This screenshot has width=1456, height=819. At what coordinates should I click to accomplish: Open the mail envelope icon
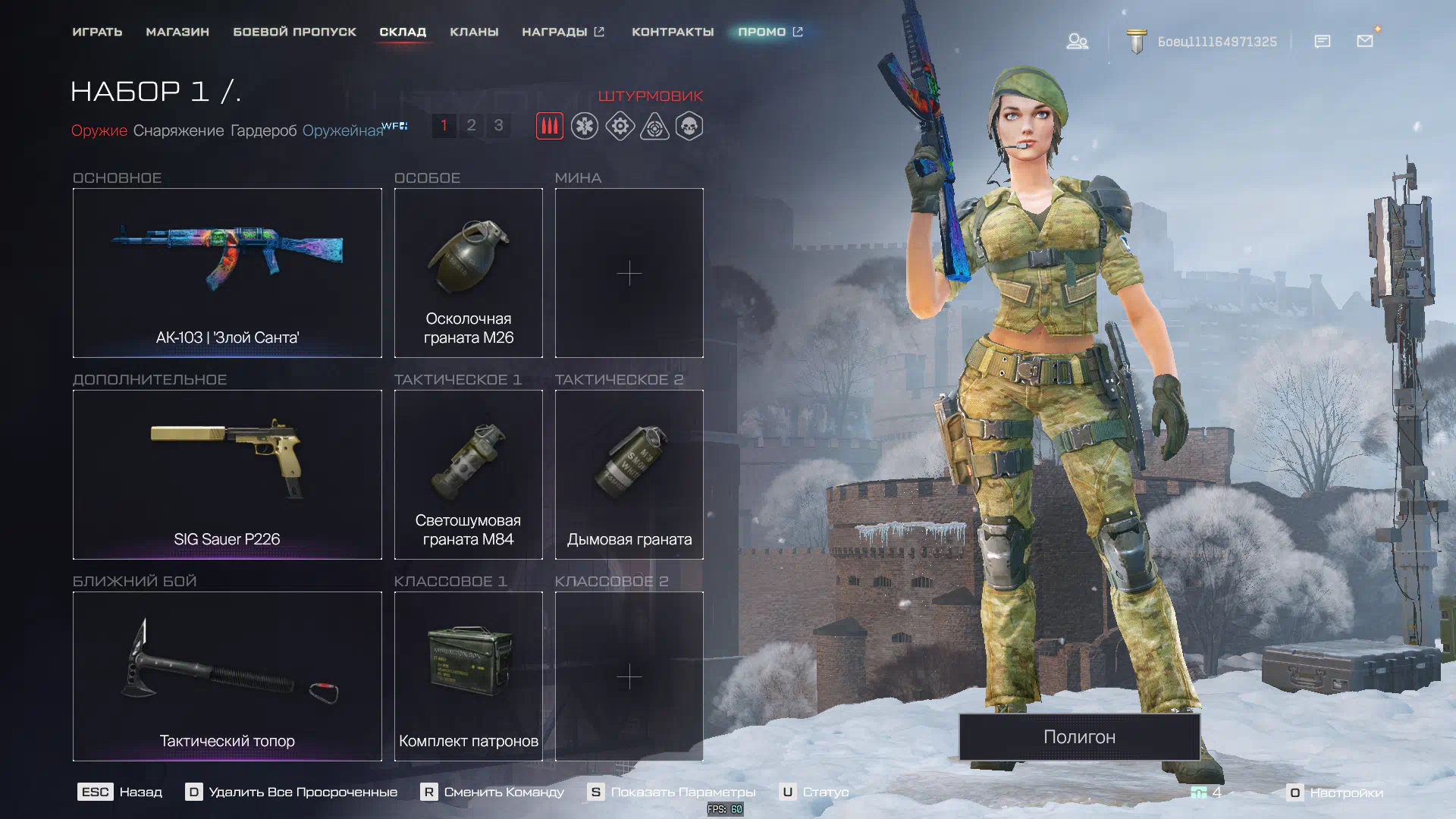[x=1365, y=41]
